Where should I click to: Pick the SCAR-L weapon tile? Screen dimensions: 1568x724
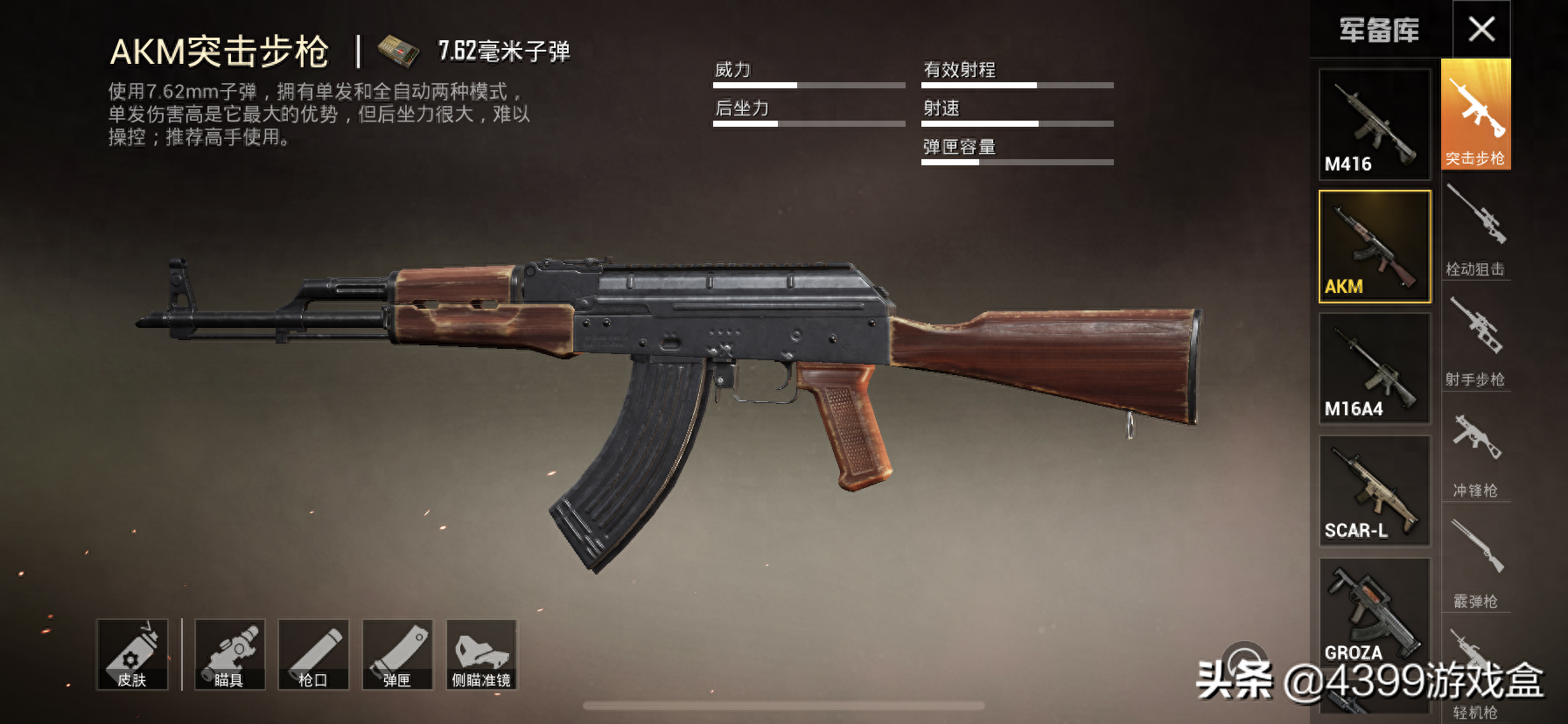(1375, 491)
